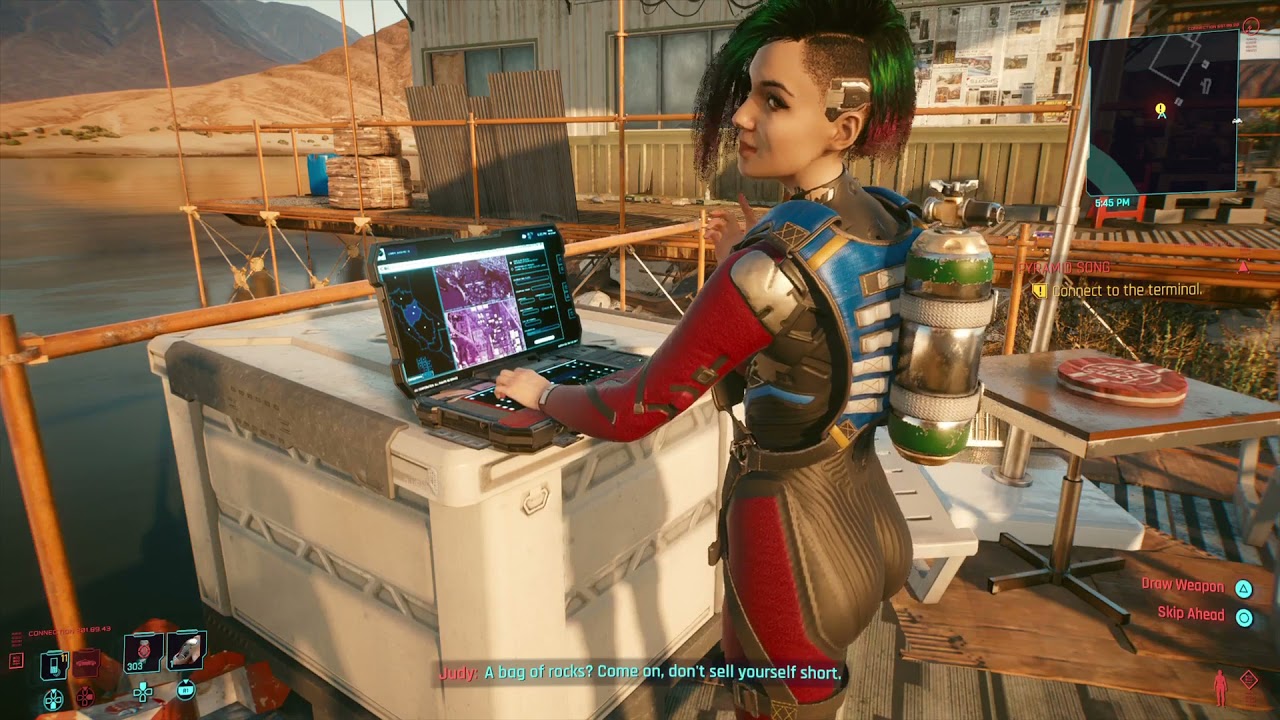Screen dimensions: 1280x720
Task: Select the frag grenade quickslot showing 303
Action: pos(144,651)
